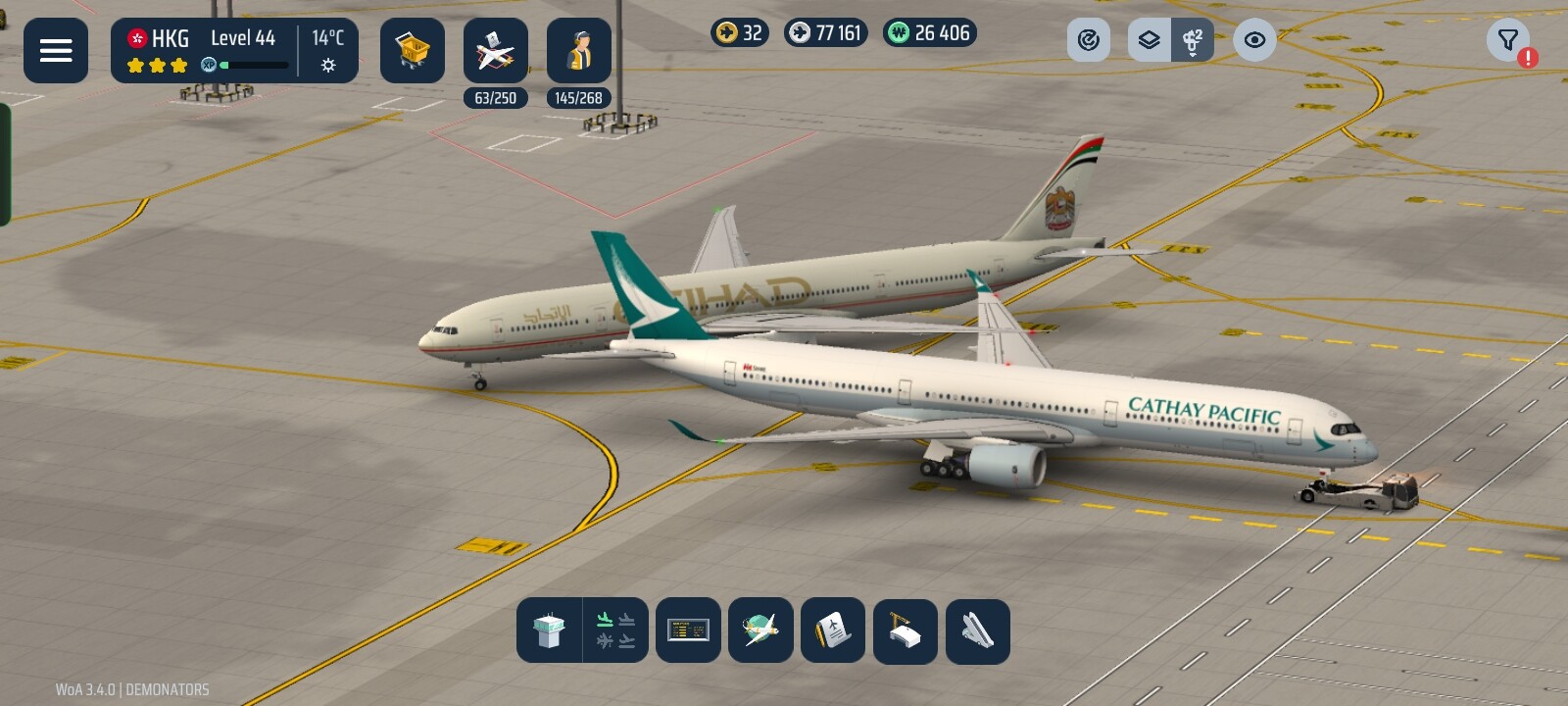This screenshot has height=706, width=1568.
Task: Open the boarding stairs ground equipment menu
Action: (x=977, y=630)
